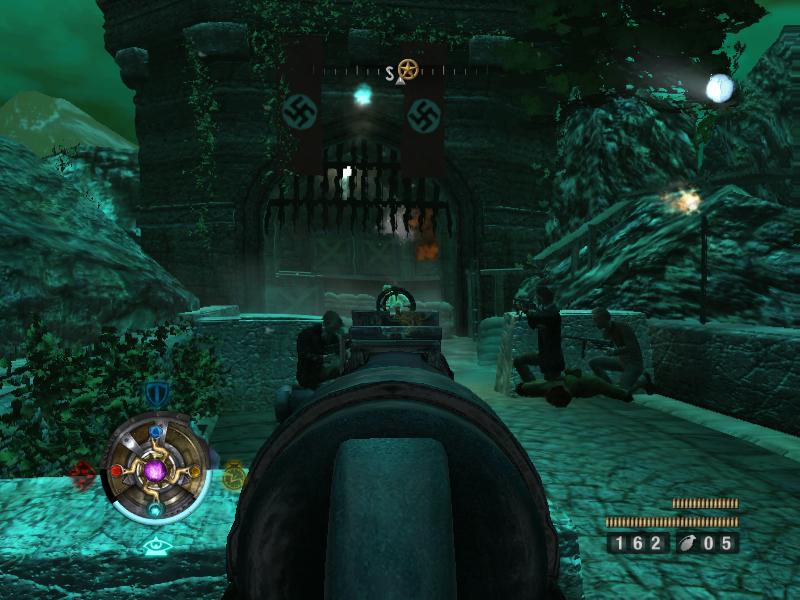
Task: Select the blue shield power icon
Action: [x=155, y=393]
